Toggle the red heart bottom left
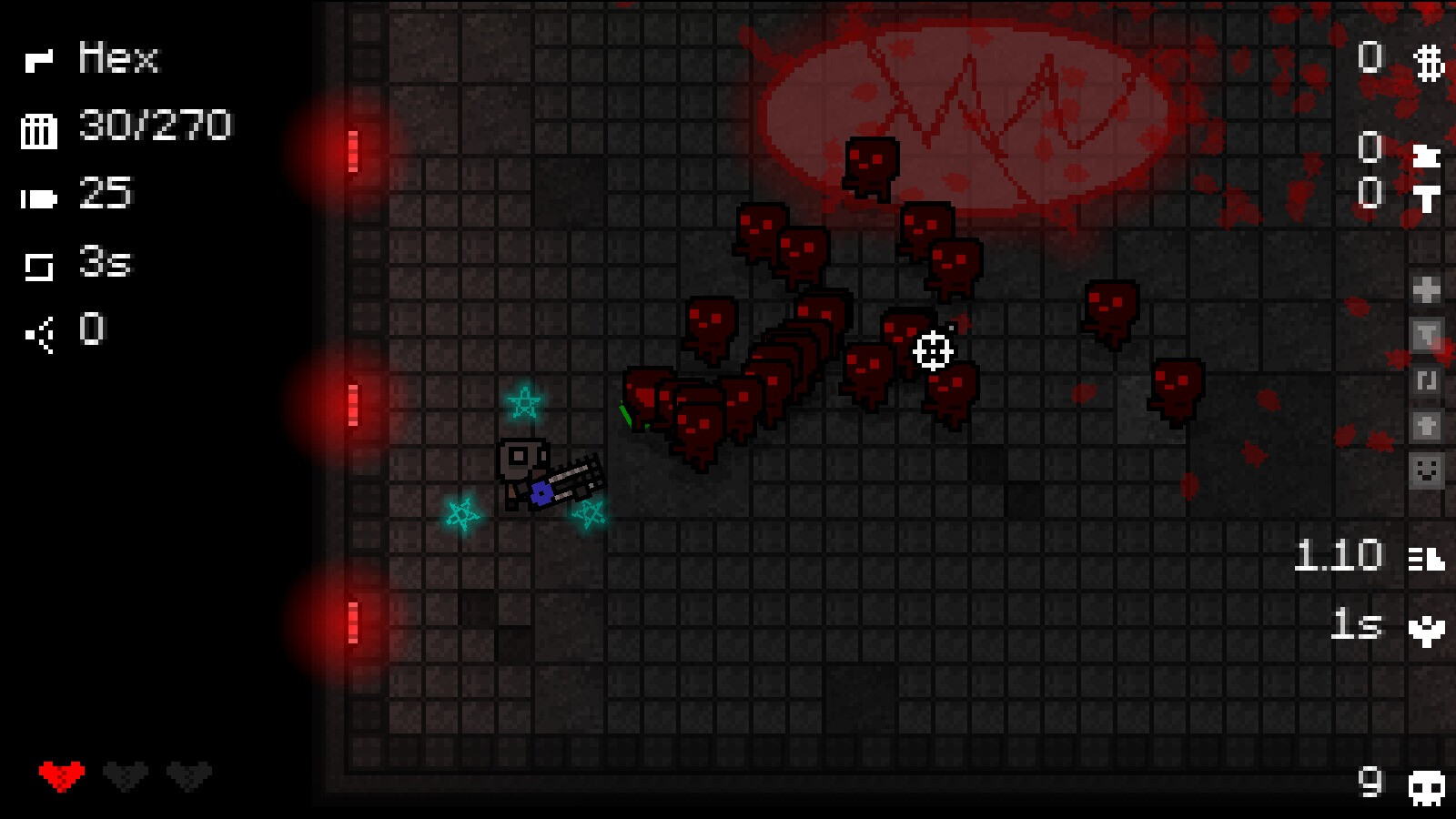This screenshot has width=1456, height=819. click(x=60, y=775)
